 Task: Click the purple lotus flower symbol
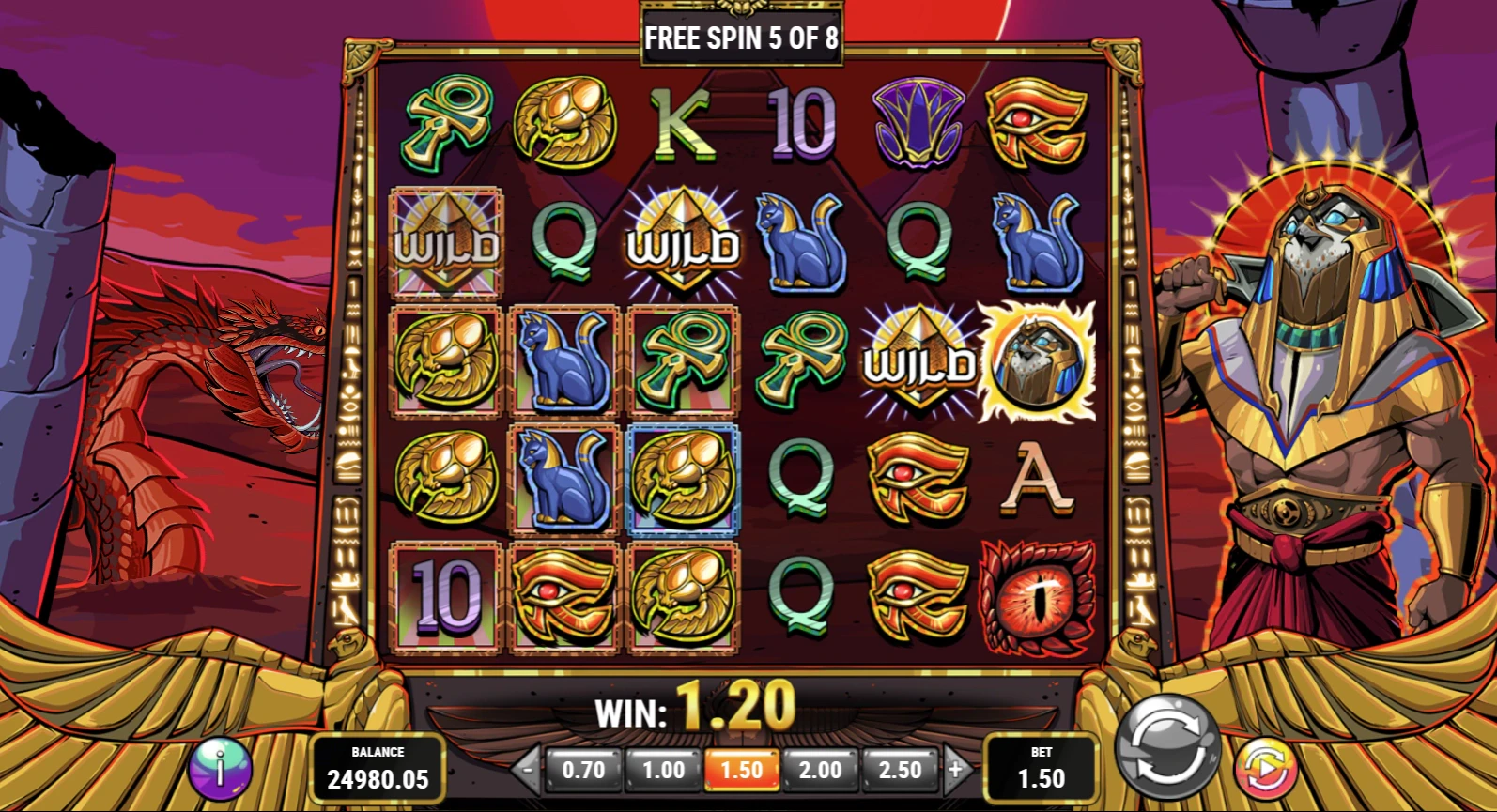pos(920,123)
